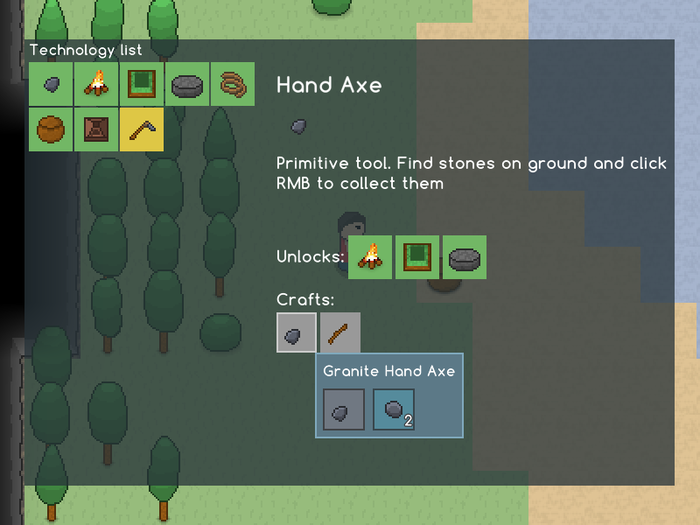Open the round grindstone technology in Technology list
Image resolution: width=700 pixels, height=525 pixels.
(x=187, y=84)
